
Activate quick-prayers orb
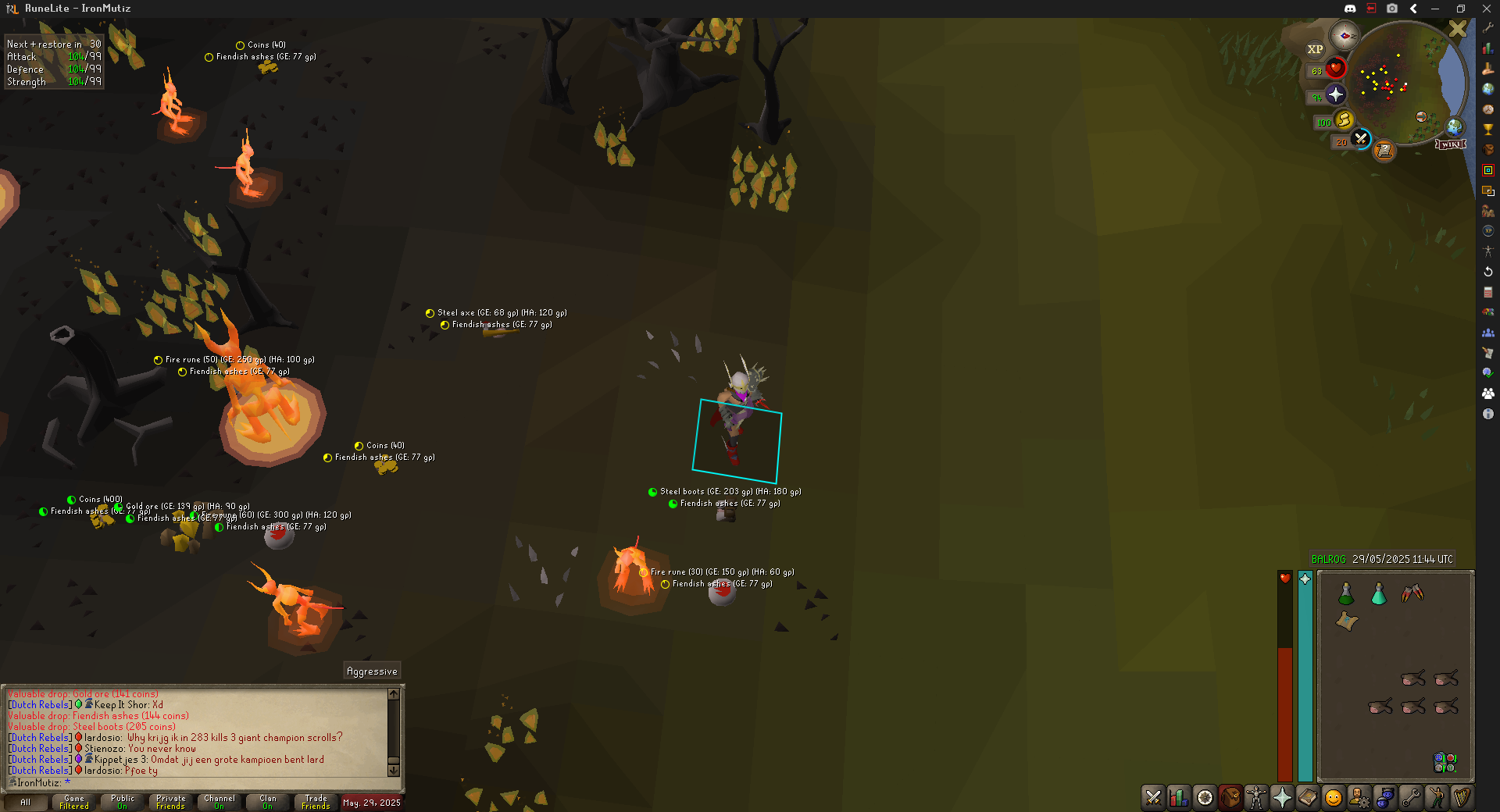tap(1336, 95)
